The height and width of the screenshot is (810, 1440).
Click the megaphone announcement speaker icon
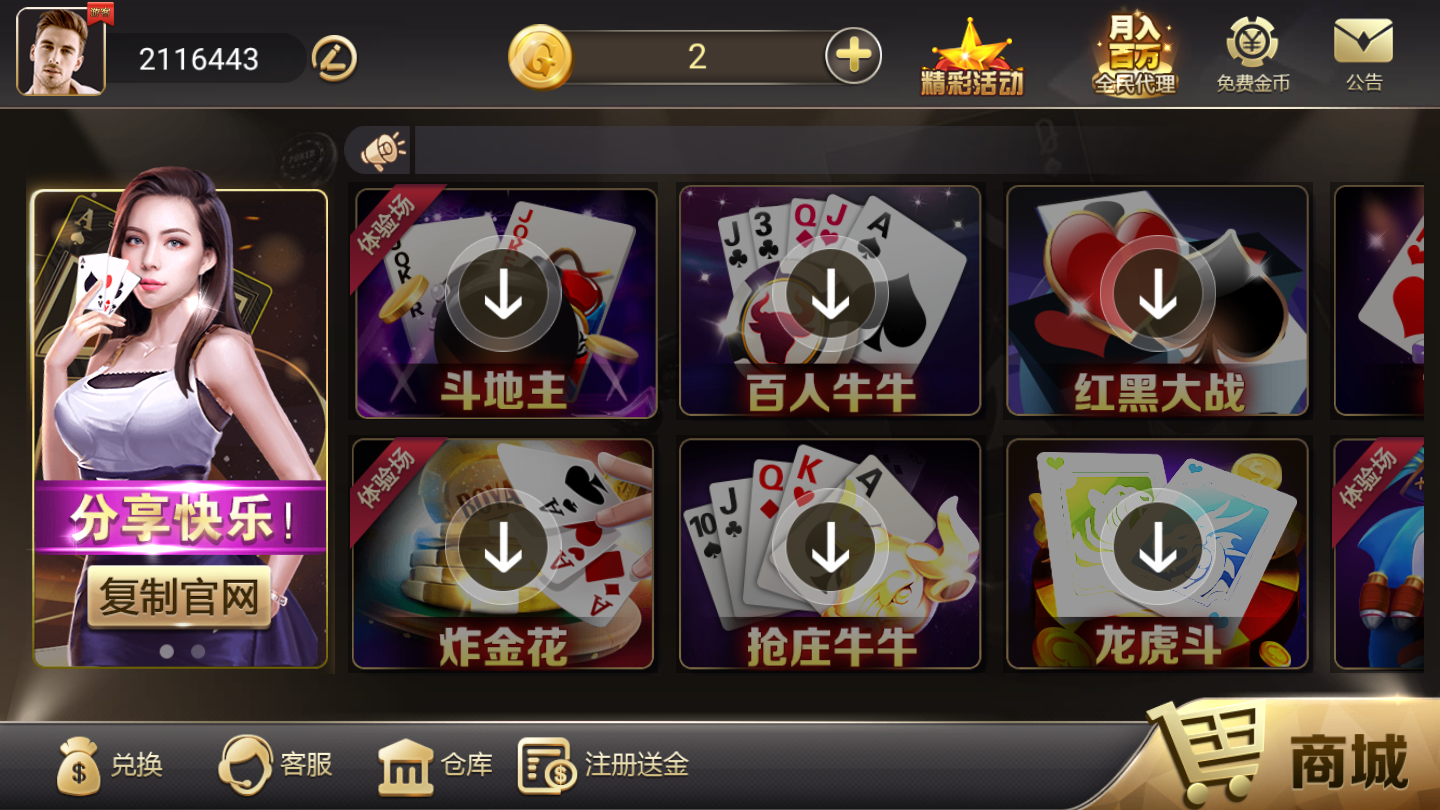[x=380, y=147]
